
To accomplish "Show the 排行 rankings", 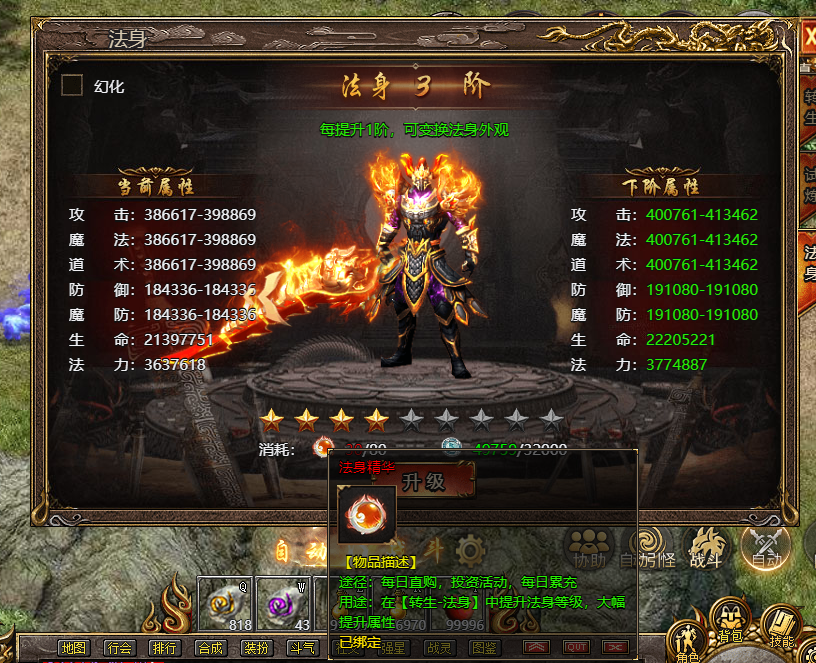I will pos(164,647).
